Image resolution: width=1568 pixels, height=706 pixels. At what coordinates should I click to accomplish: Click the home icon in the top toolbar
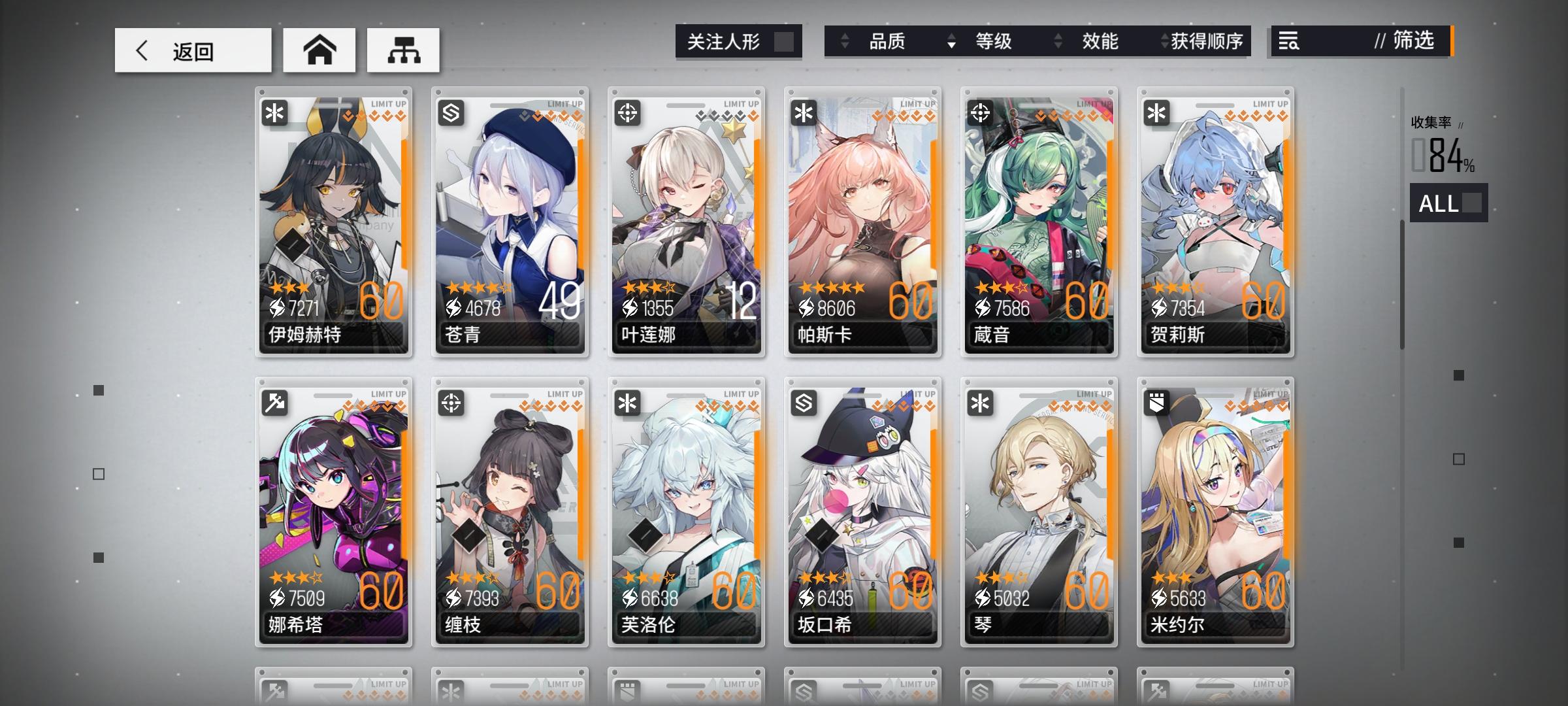tap(319, 50)
